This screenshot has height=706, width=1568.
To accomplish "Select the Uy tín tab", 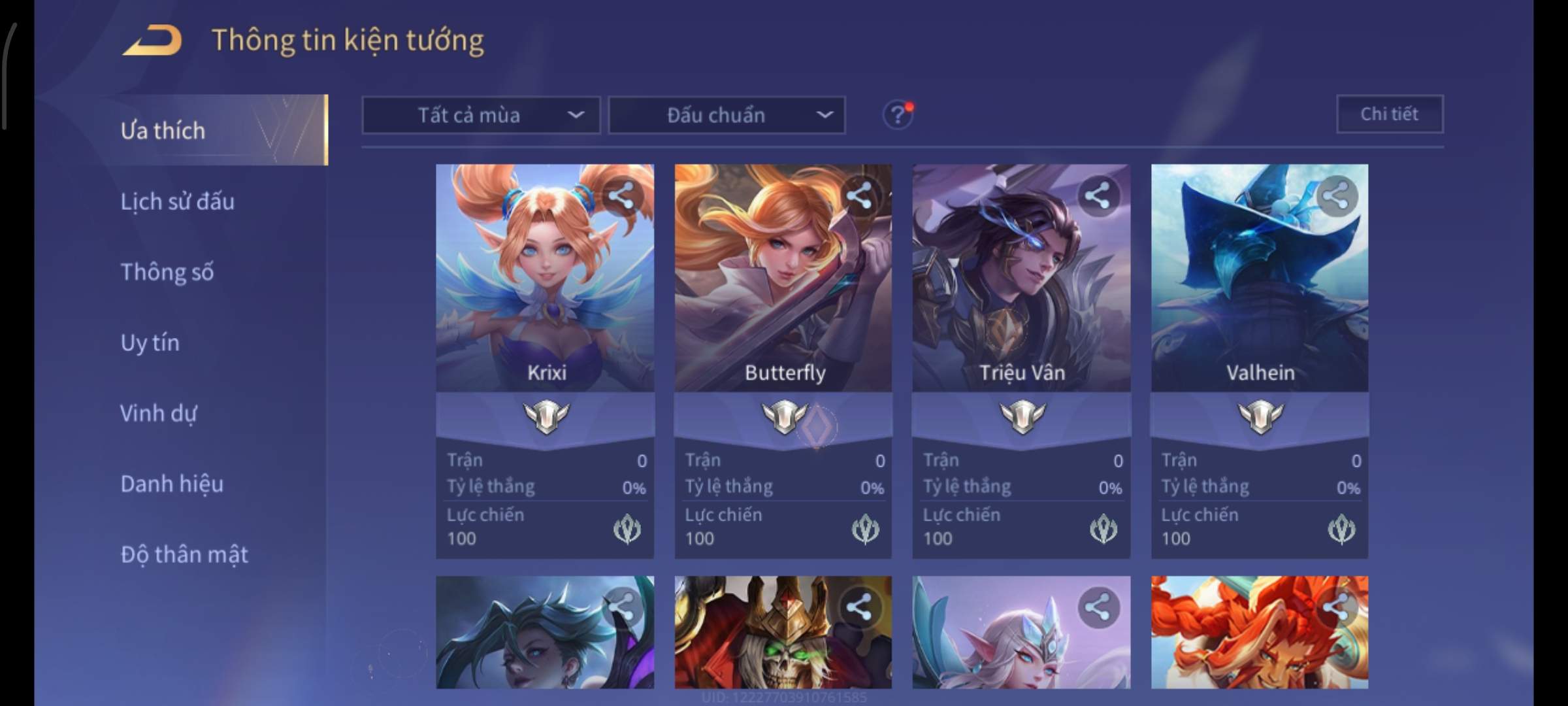I will pos(150,343).
